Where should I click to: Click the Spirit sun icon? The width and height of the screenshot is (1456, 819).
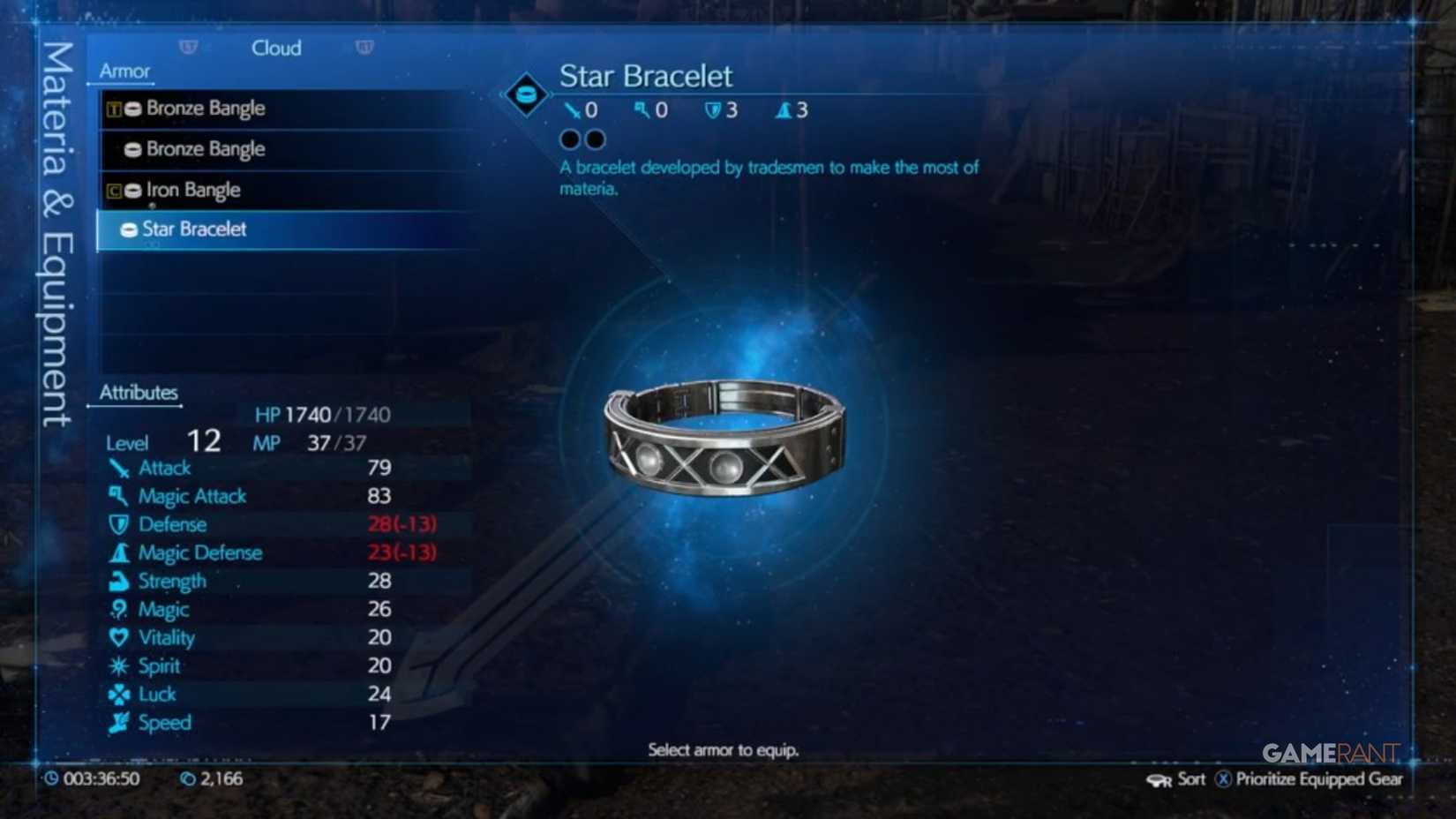point(117,665)
